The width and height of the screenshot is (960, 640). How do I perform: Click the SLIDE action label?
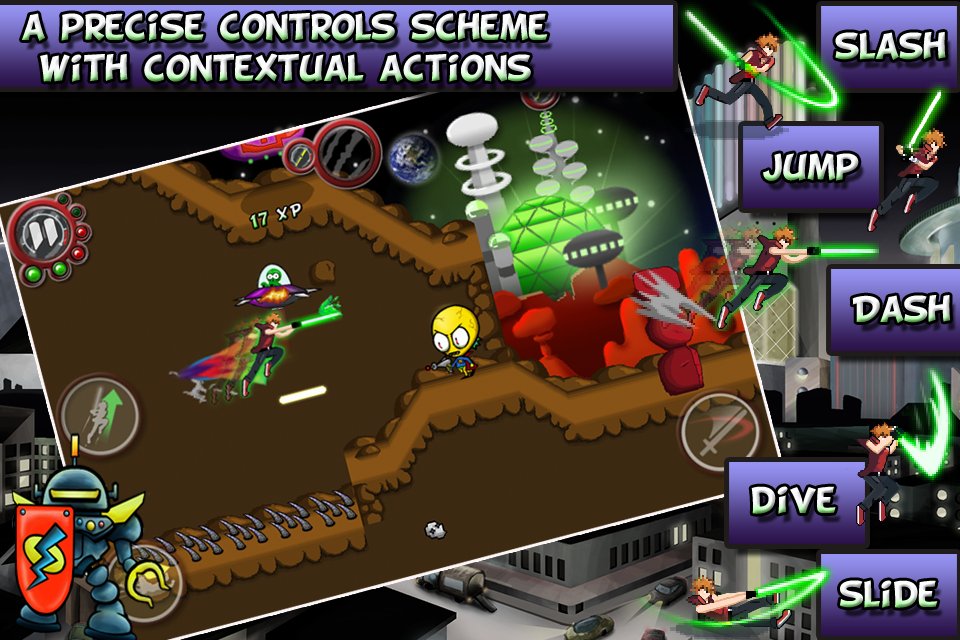[887, 592]
